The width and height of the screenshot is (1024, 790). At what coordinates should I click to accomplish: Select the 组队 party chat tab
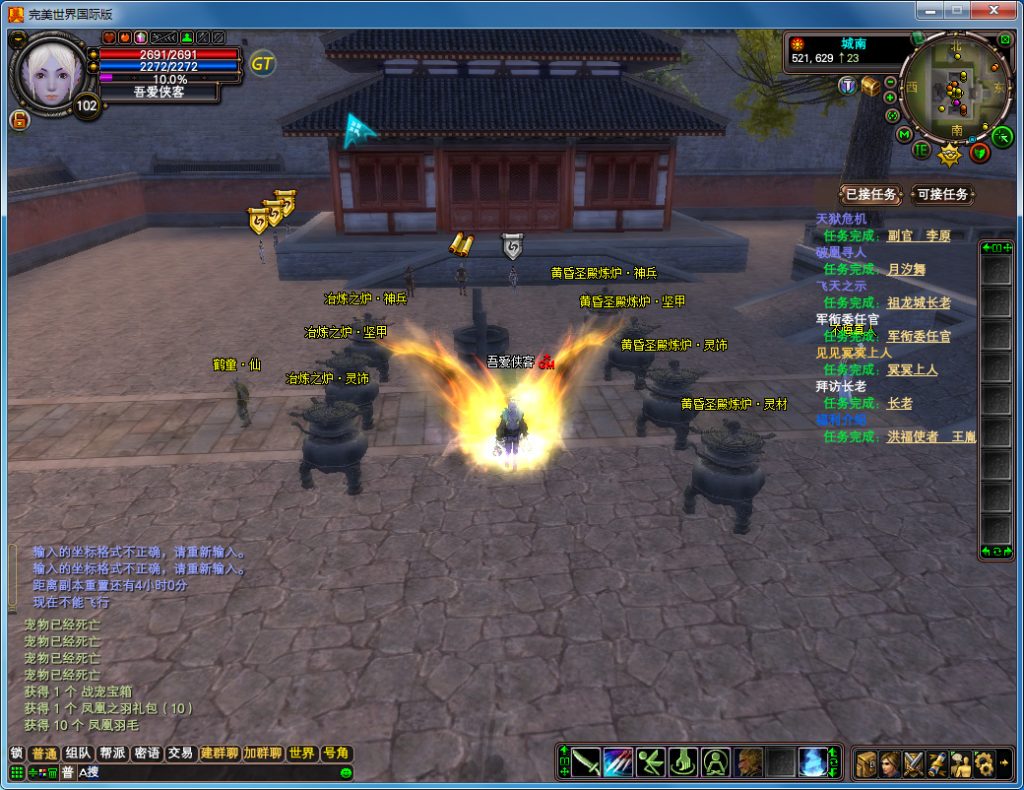click(x=78, y=754)
